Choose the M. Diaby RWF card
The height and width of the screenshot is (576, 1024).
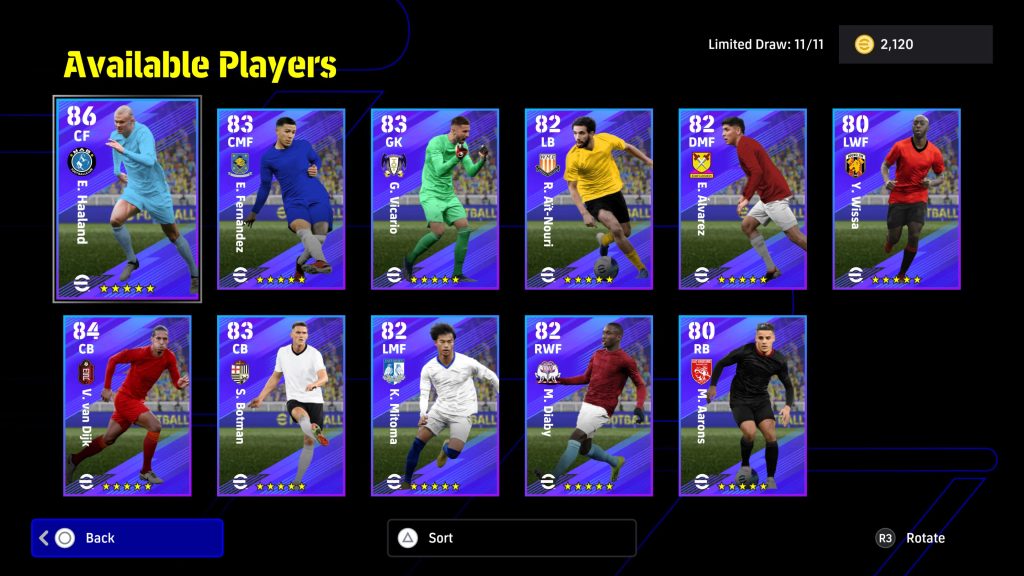click(x=589, y=405)
